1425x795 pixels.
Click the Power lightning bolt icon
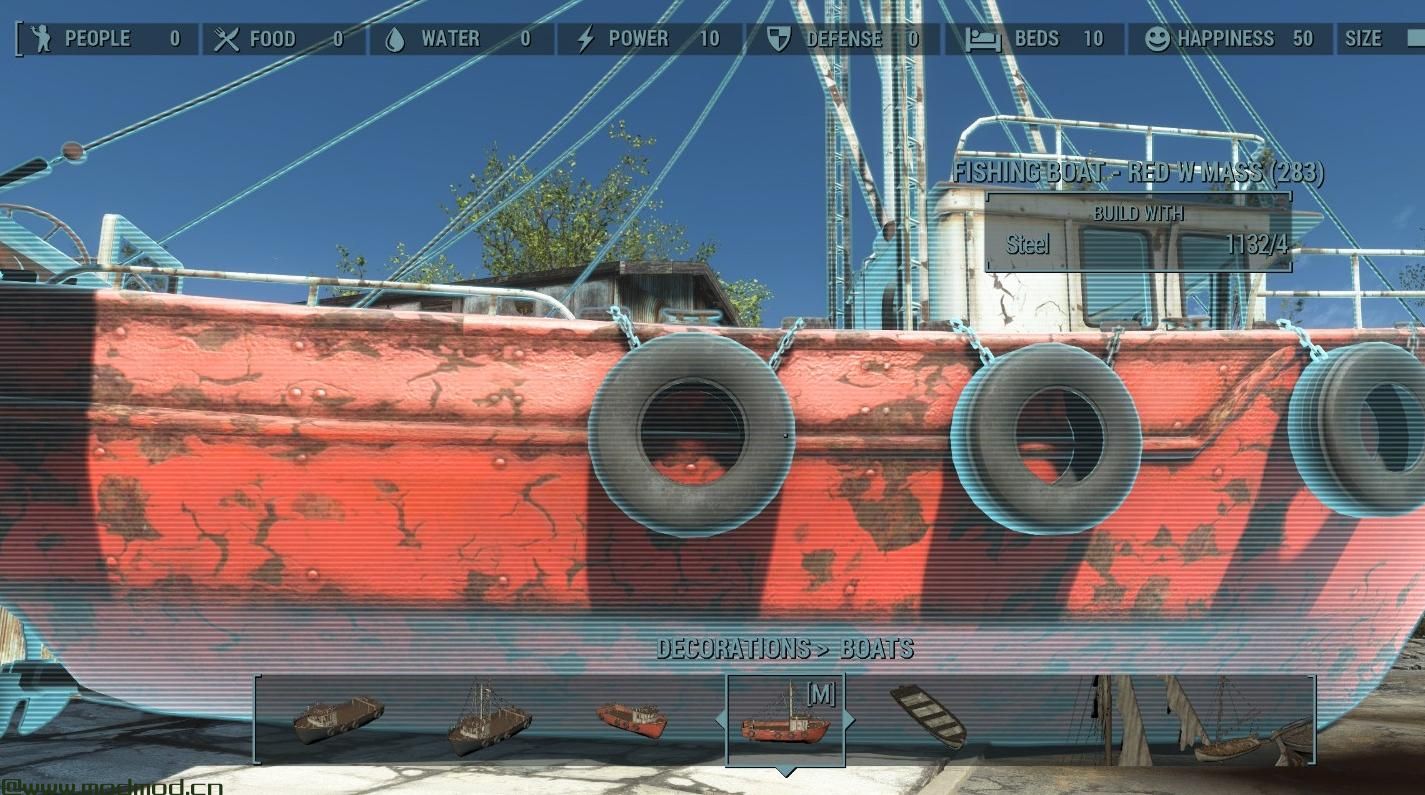(x=583, y=39)
